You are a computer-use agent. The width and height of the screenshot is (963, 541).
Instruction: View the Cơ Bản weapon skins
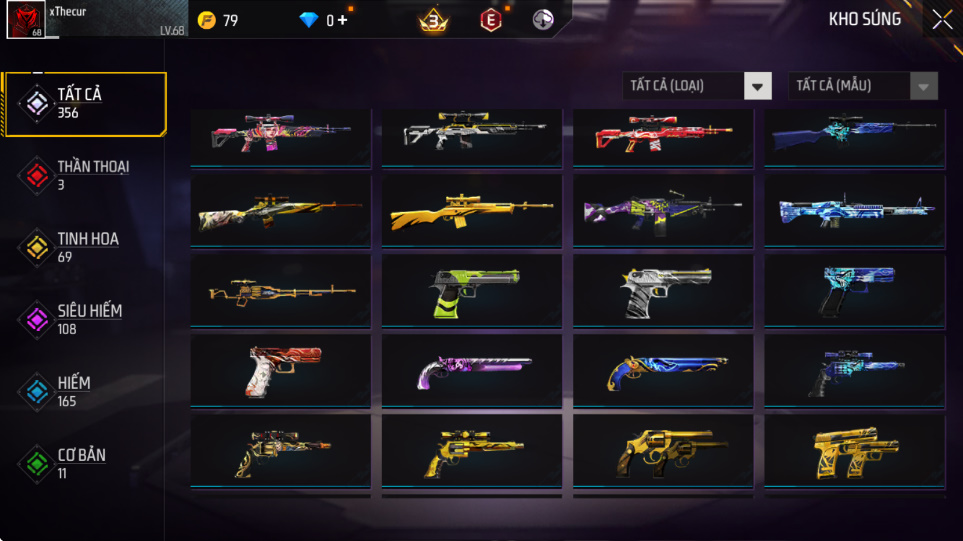83,463
